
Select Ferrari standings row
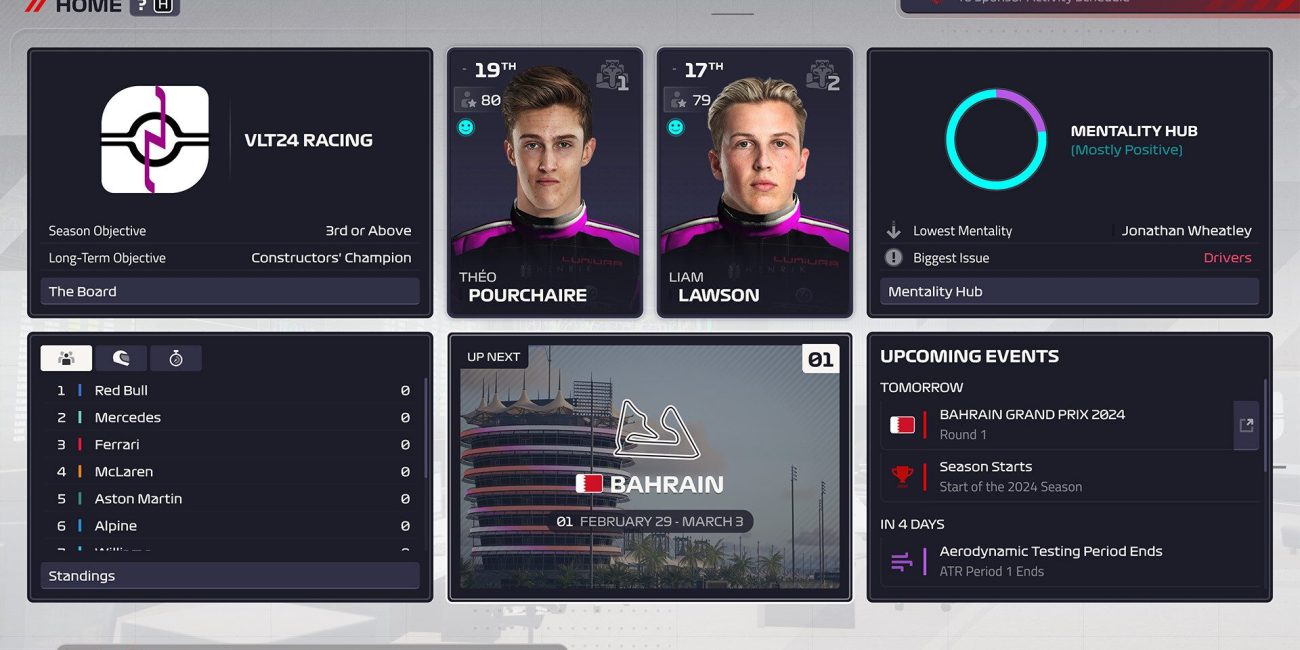[x=229, y=444]
